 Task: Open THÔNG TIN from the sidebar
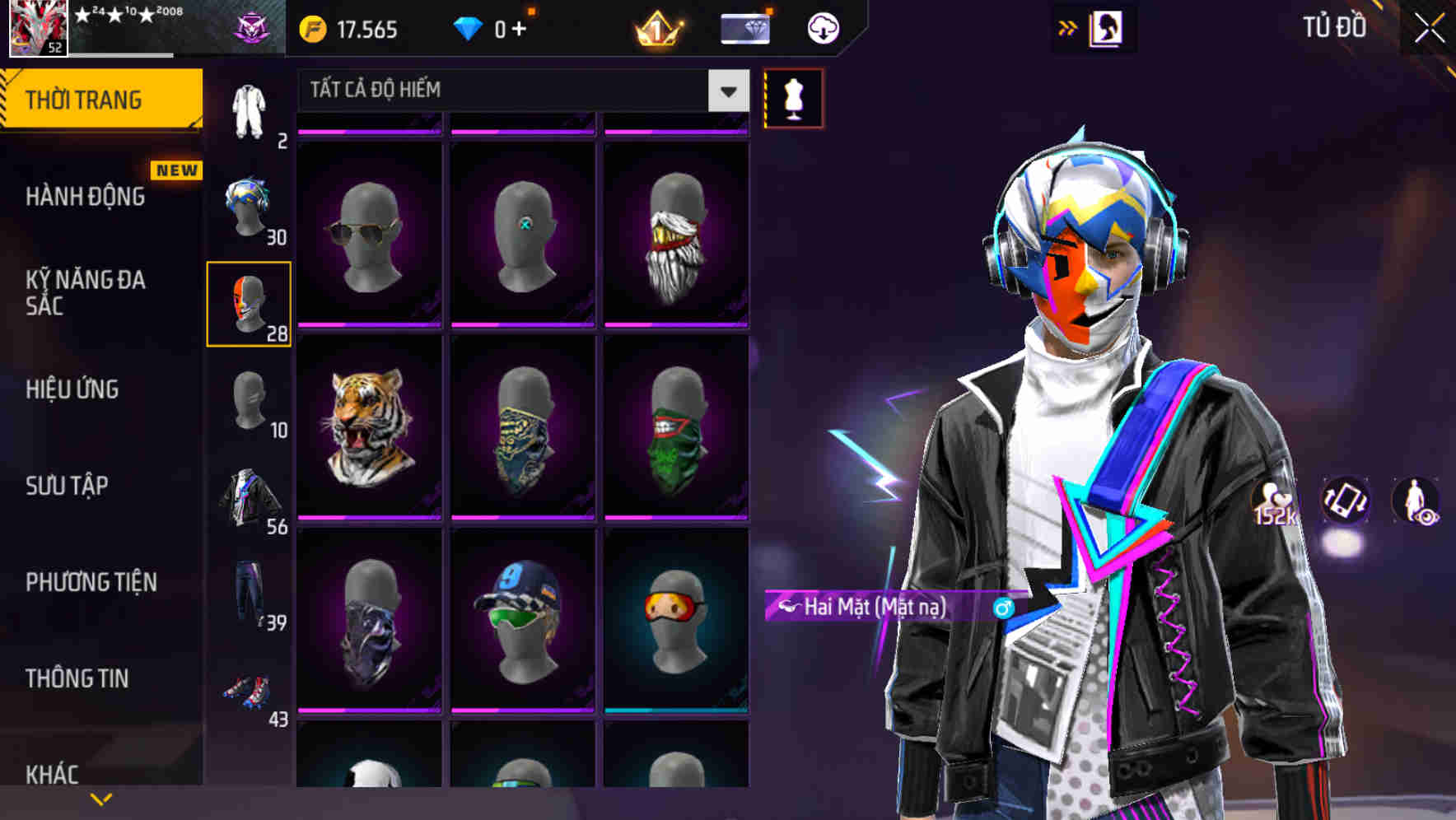[74, 678]
